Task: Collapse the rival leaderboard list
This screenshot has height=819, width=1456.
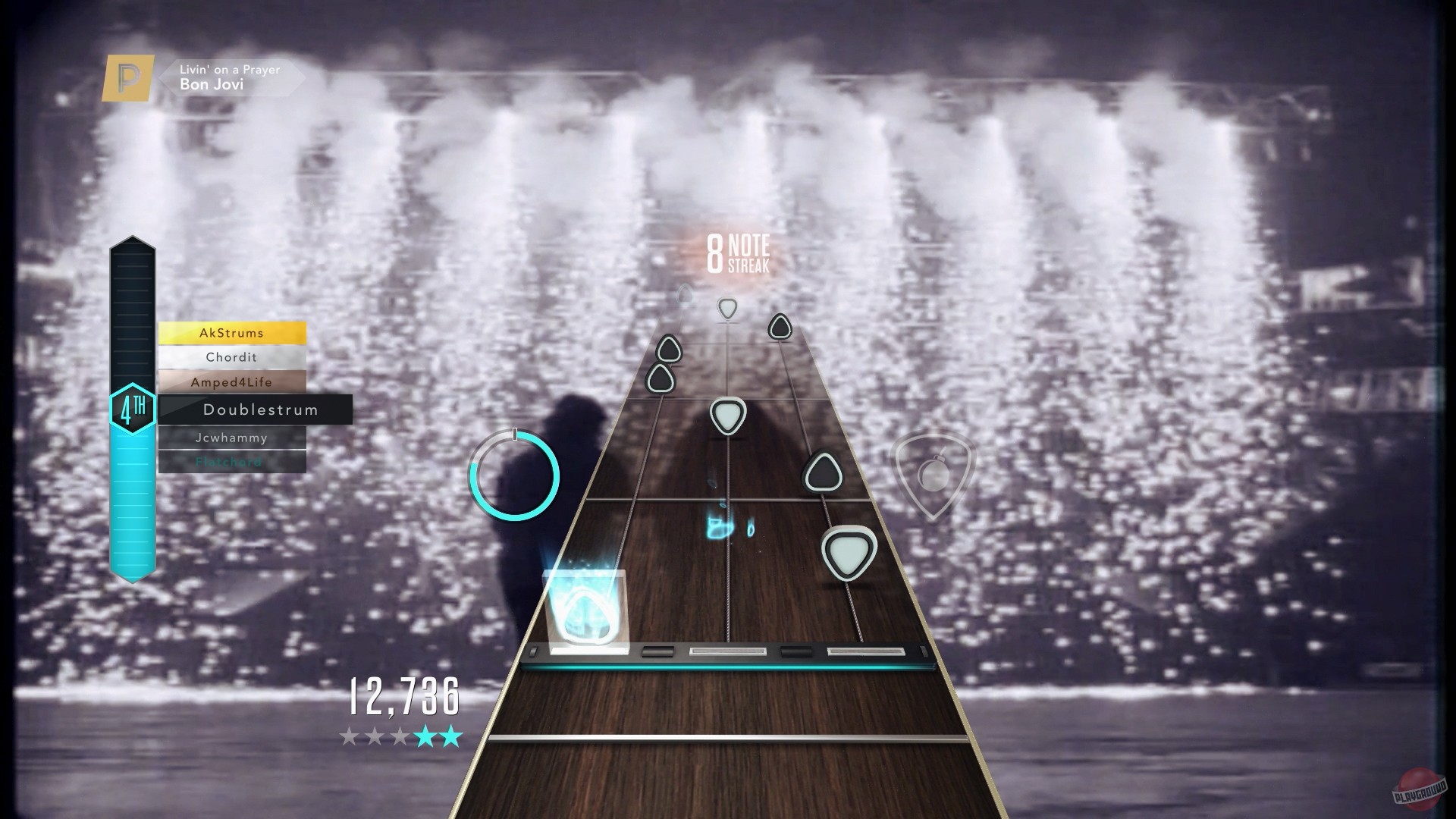Action: (x=232, y=397)
